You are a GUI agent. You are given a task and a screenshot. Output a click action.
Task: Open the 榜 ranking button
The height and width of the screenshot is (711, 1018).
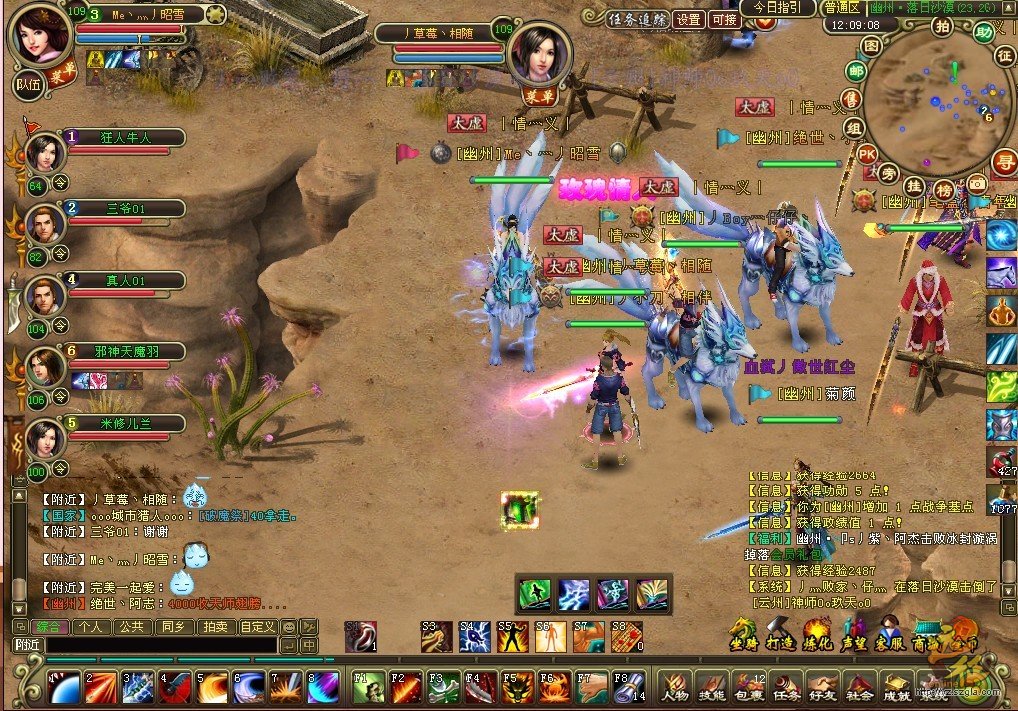[x=944, y=190]
